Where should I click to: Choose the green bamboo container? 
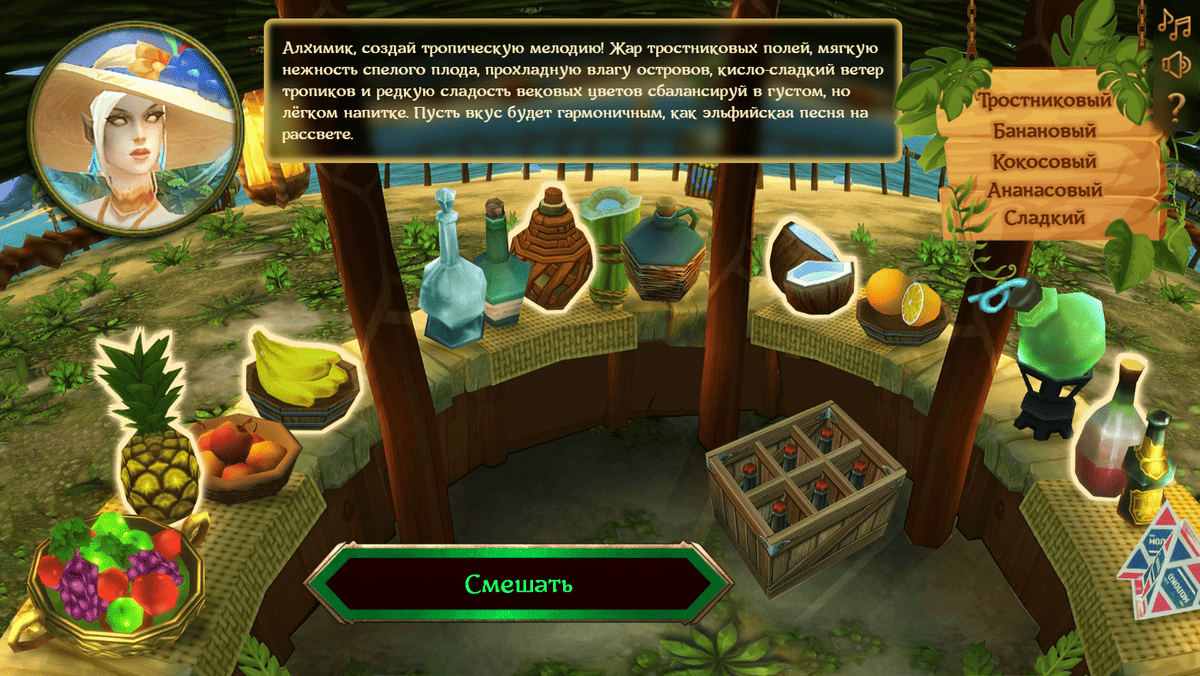coord(606,245)
